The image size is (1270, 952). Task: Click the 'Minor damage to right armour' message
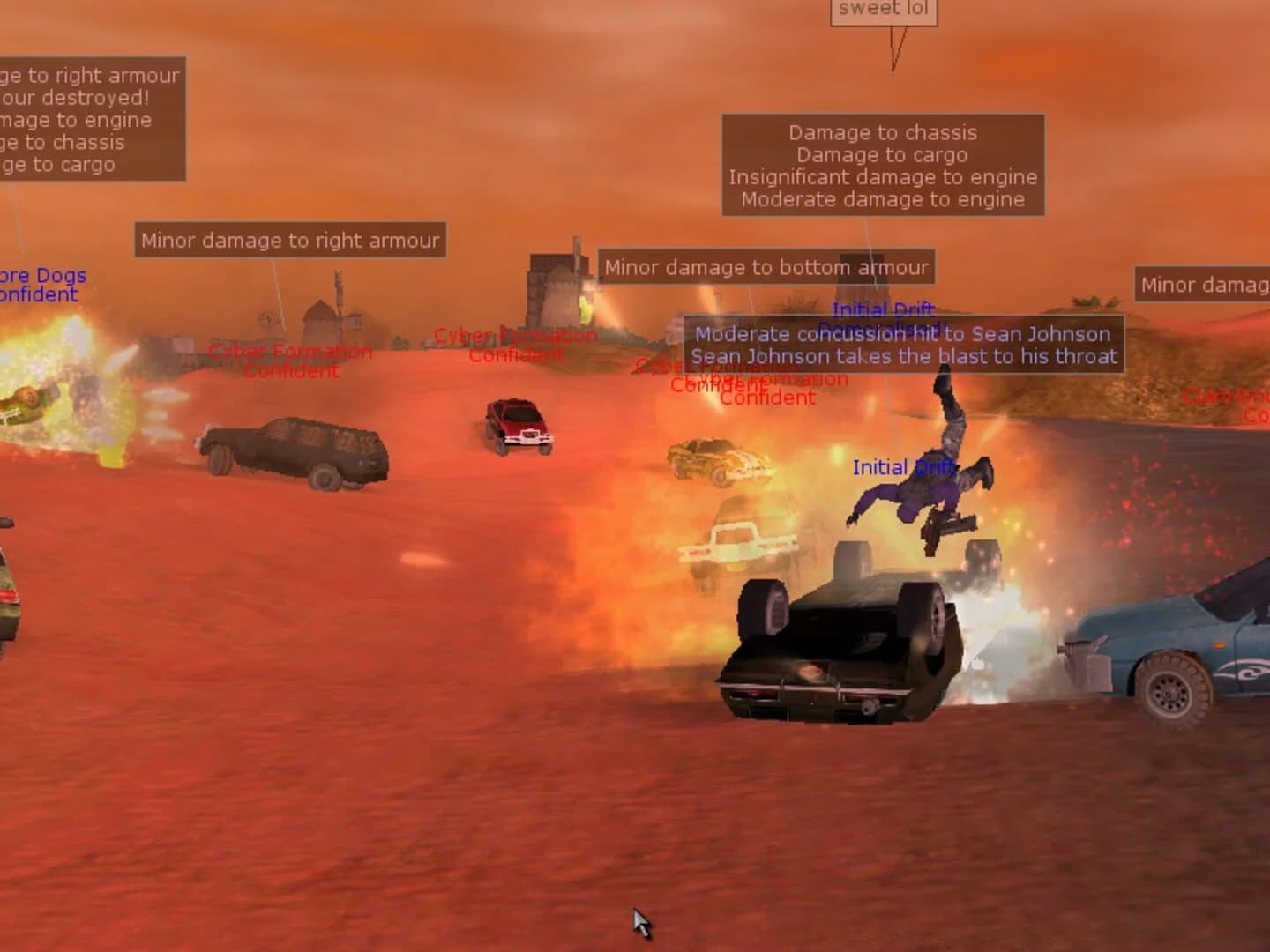(x=291, y=240)
